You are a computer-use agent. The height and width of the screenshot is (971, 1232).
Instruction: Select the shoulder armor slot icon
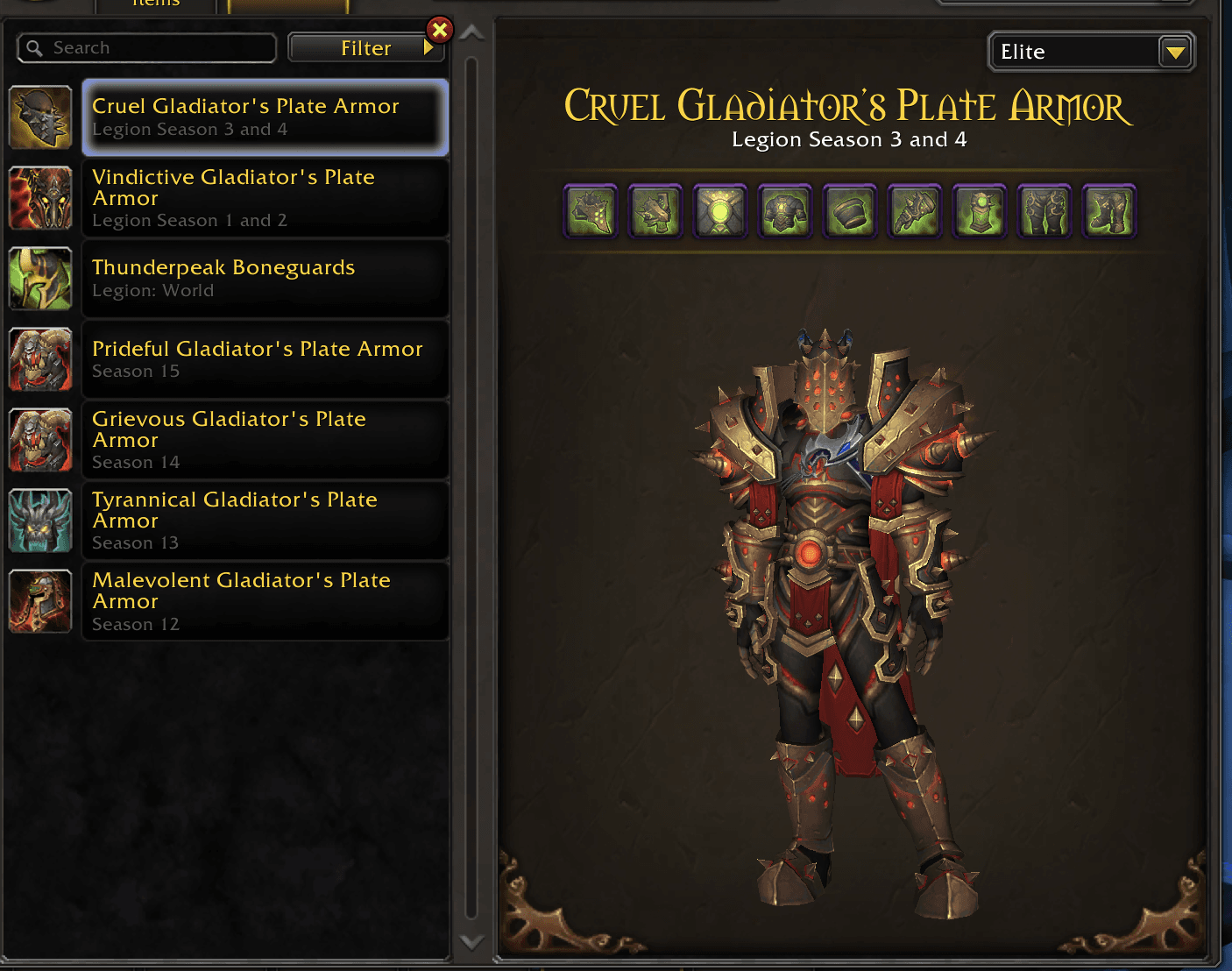(x=656, y=210)
